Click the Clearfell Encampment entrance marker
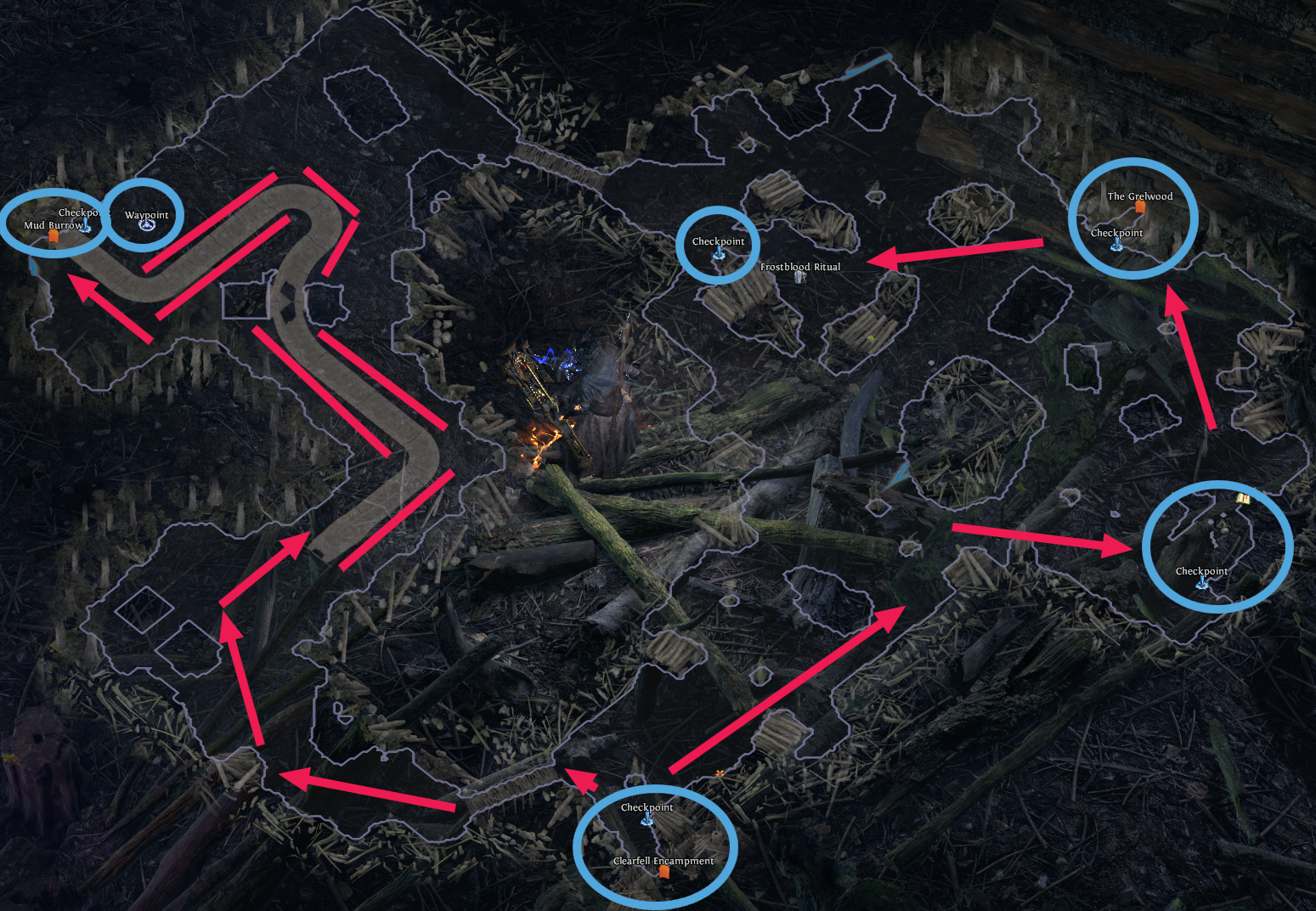The width and height of the screenshot is (1316, 911). tap(664, 872)
